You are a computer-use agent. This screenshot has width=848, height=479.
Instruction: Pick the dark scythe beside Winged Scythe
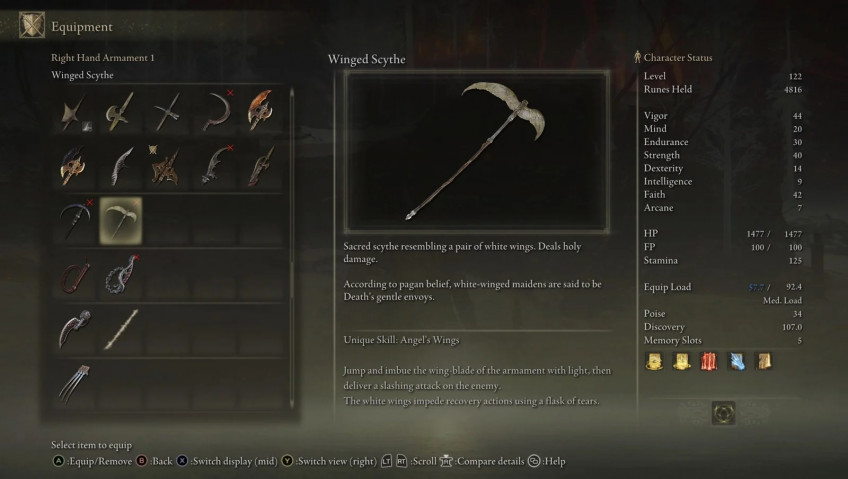[x=75, y=220]
